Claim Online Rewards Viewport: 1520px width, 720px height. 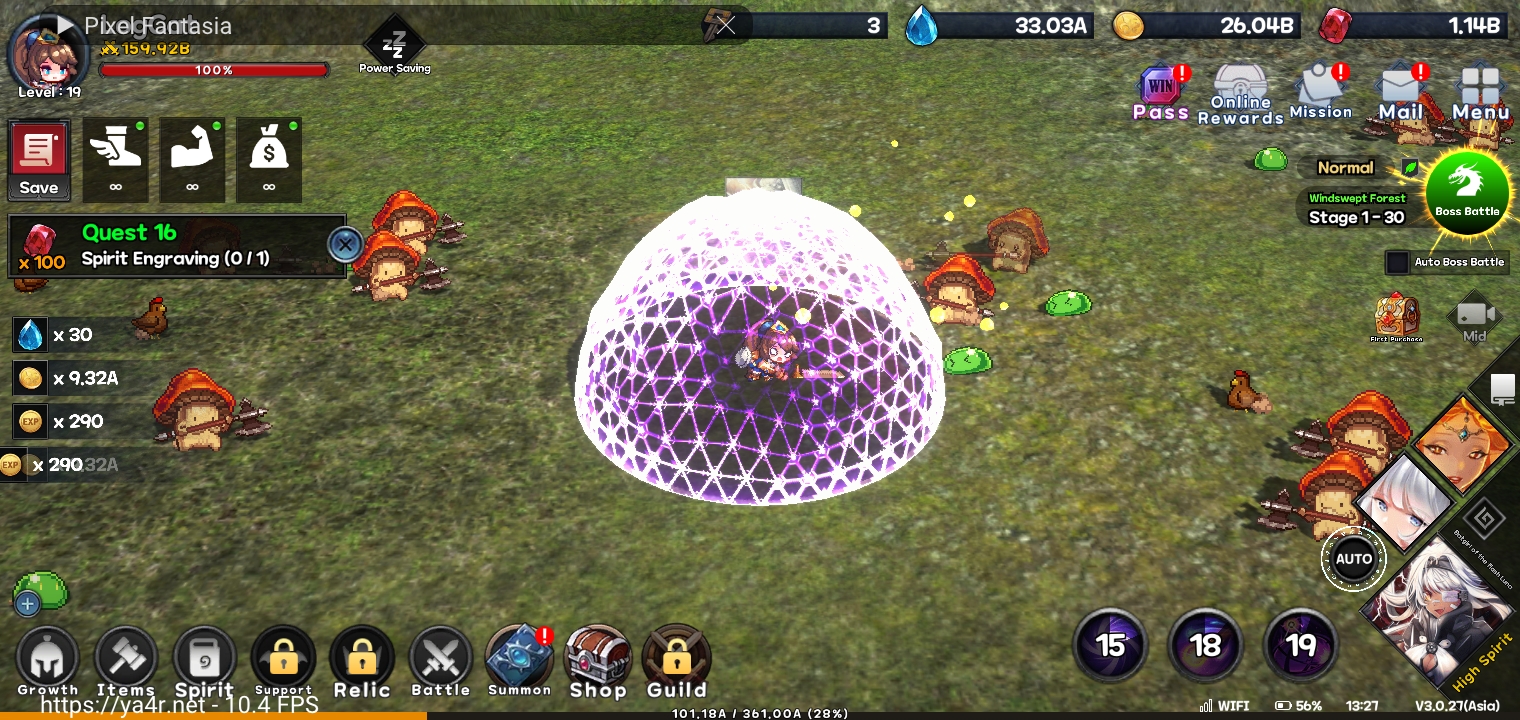[x=1240, y=95]
